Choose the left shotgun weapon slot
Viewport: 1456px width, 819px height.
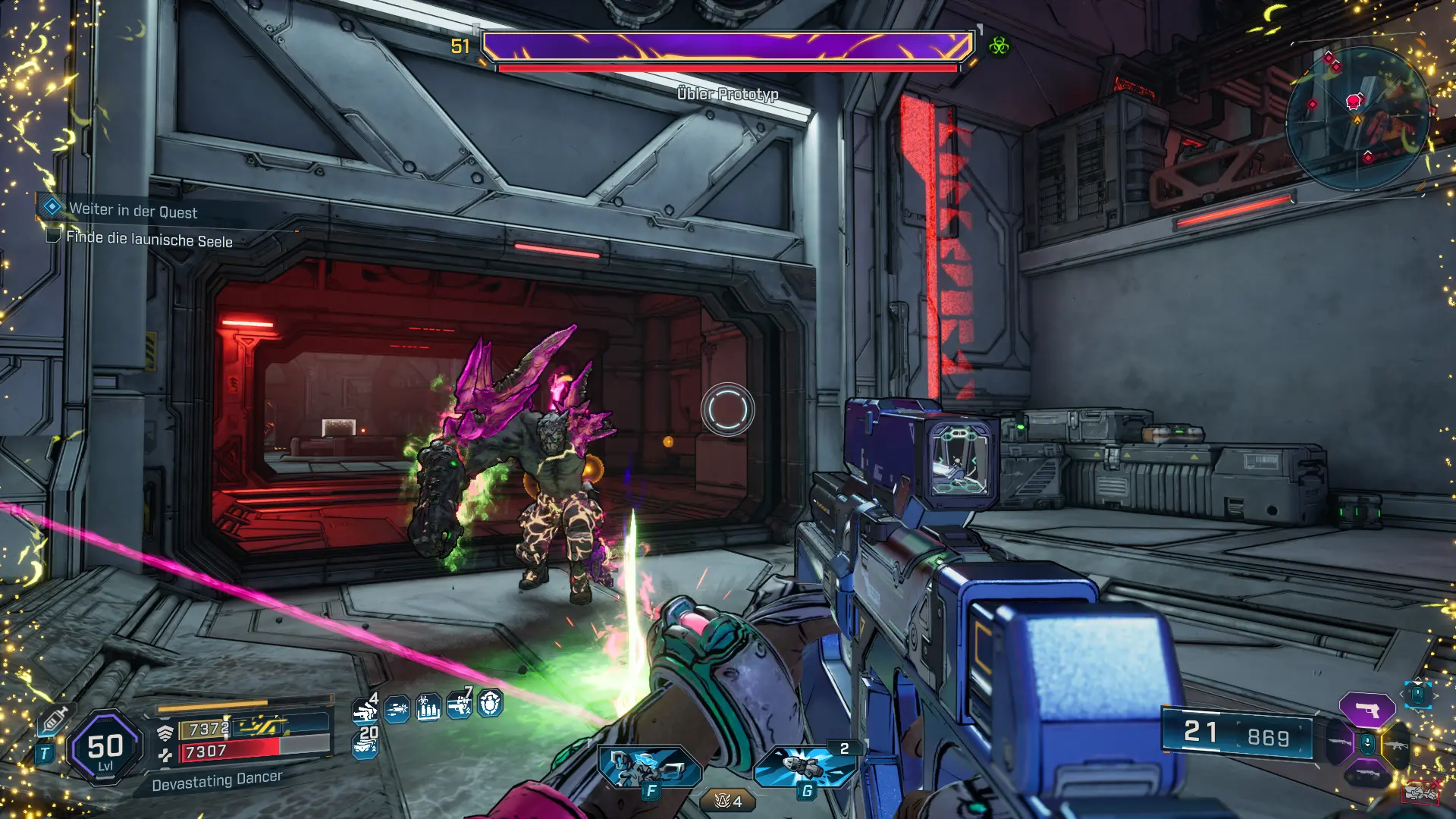coord(1339,743)
